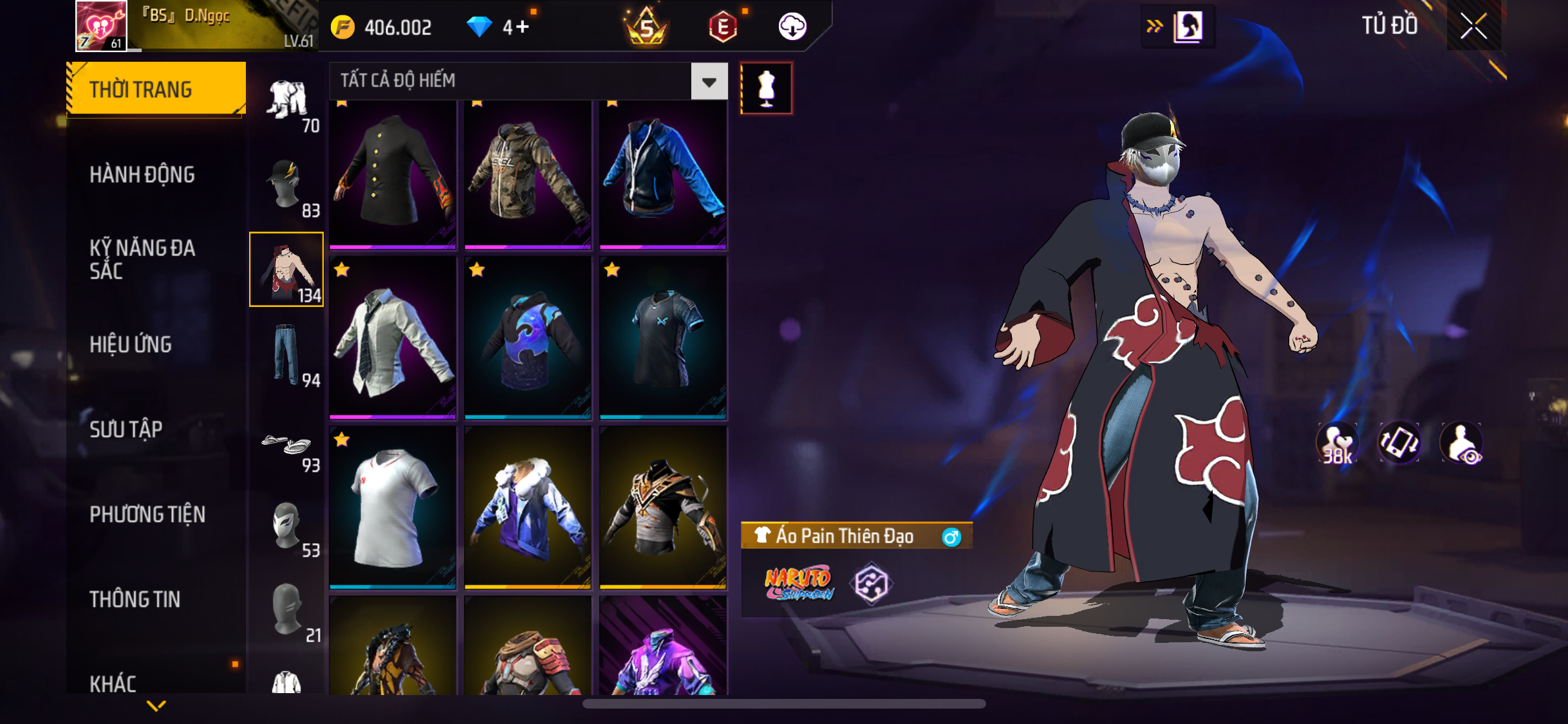Viewport: 1568px width, 724px height.
Task: Open the Kỹ Năng Đa Sắc tab
Action: pos(142,259)
